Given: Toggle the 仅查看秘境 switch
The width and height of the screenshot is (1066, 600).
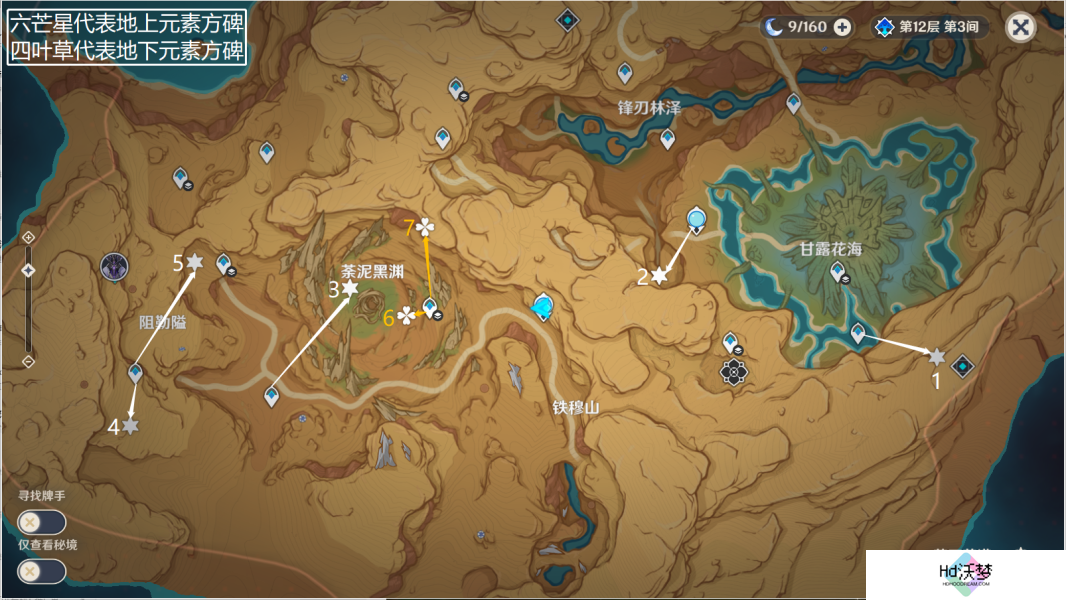Looking at the screenshot, I should (42, 571).
